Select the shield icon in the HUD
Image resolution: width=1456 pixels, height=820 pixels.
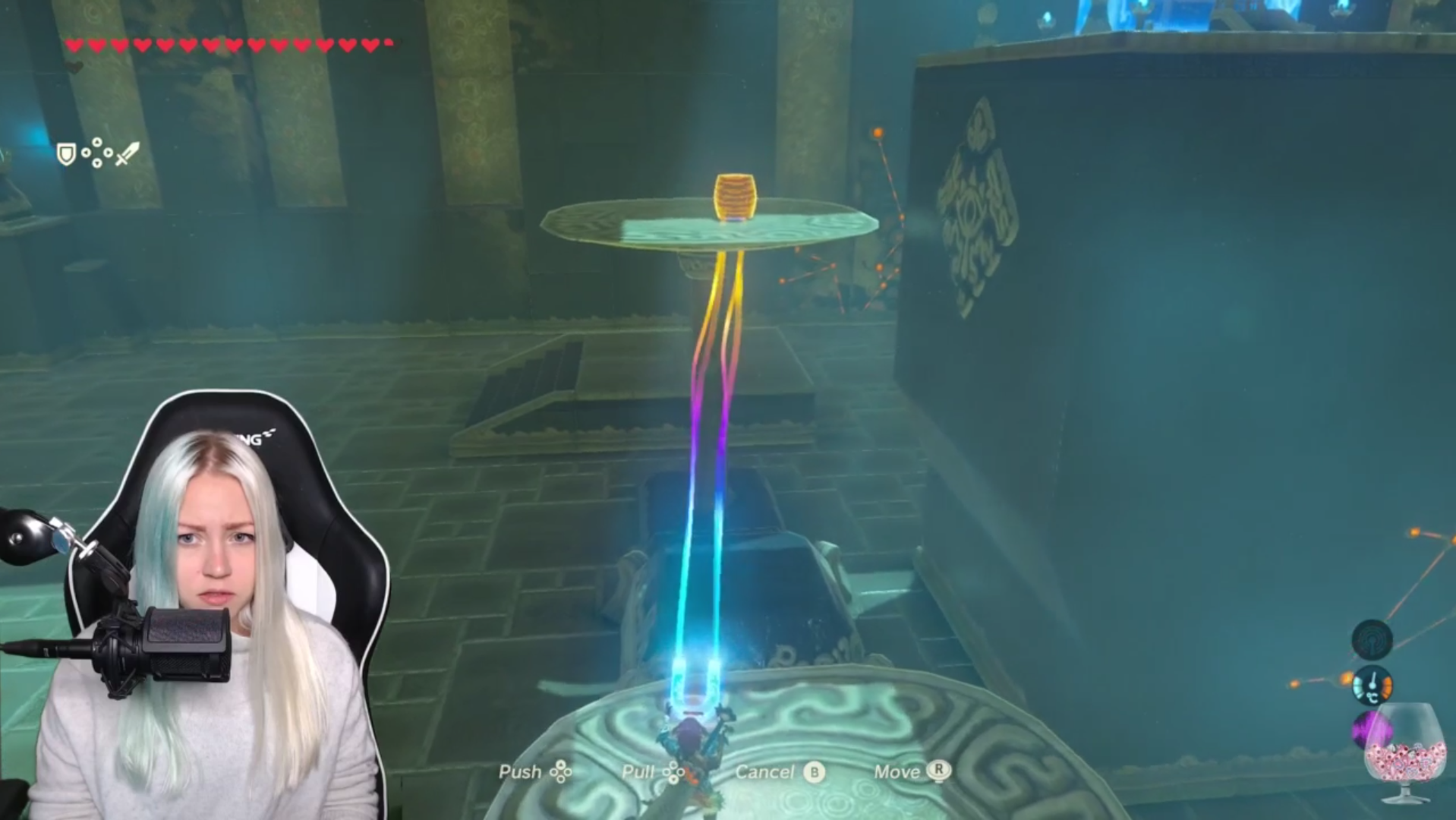pos(66,154)
